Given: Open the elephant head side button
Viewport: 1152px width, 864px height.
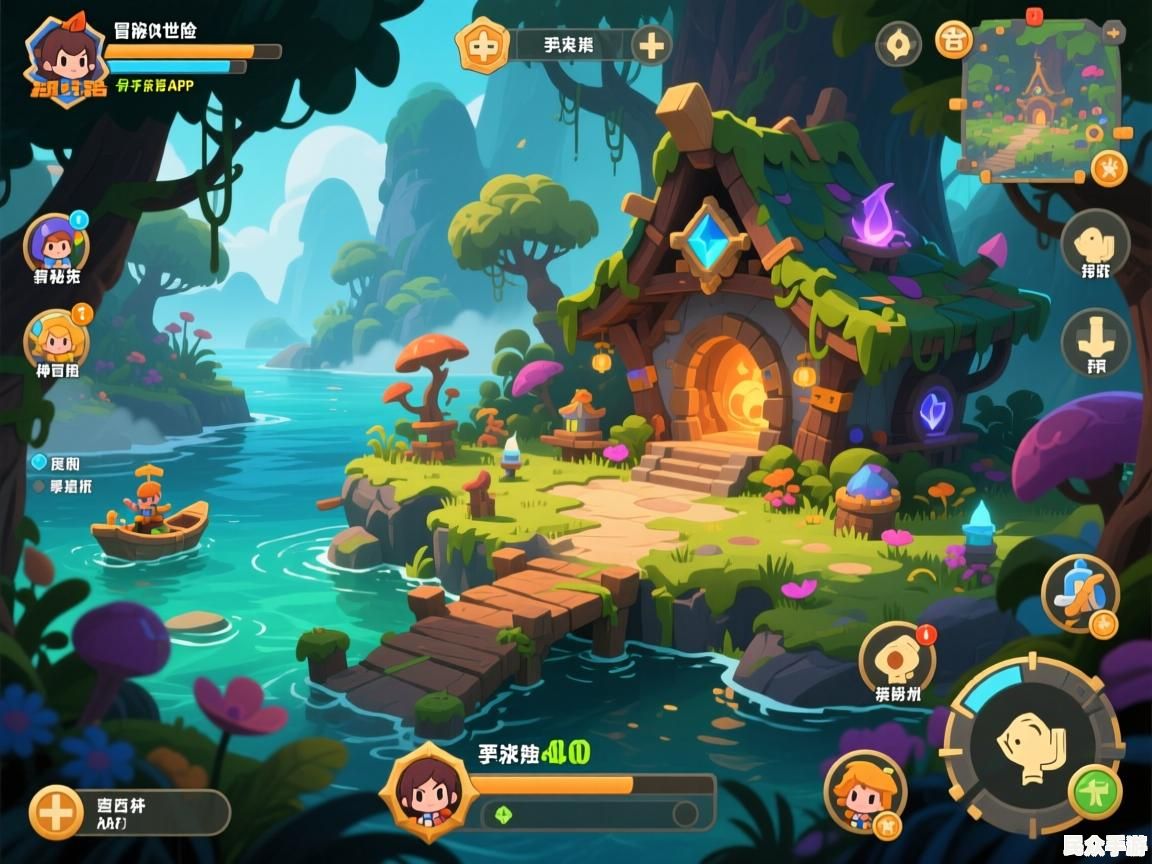Looking at the screenshot, I should pos(1094,242).
